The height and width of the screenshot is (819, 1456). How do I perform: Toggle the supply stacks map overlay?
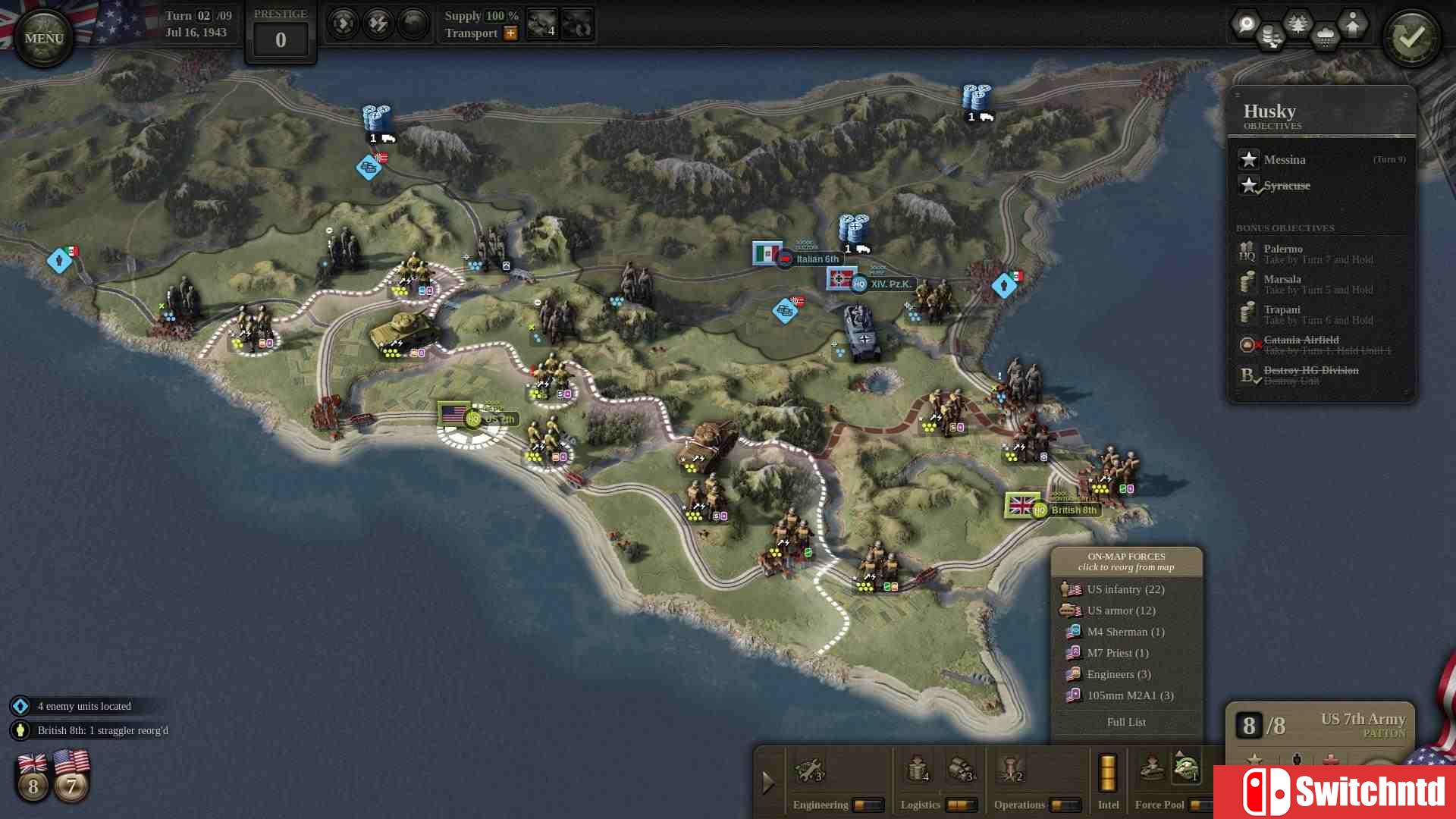pyautogui.click(x=1272, y=36)
